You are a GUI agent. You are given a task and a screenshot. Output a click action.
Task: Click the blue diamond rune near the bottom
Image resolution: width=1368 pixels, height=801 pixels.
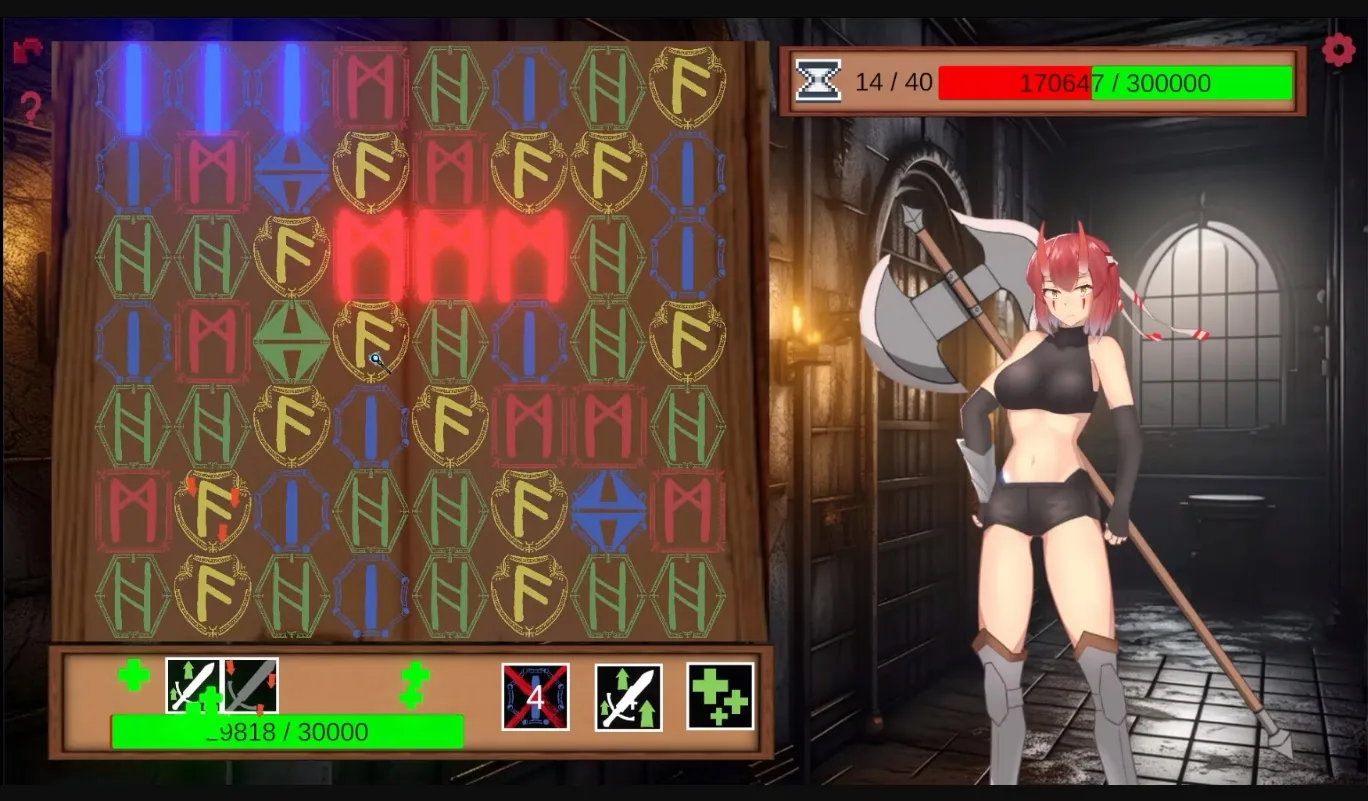click(x=608, y=508)
